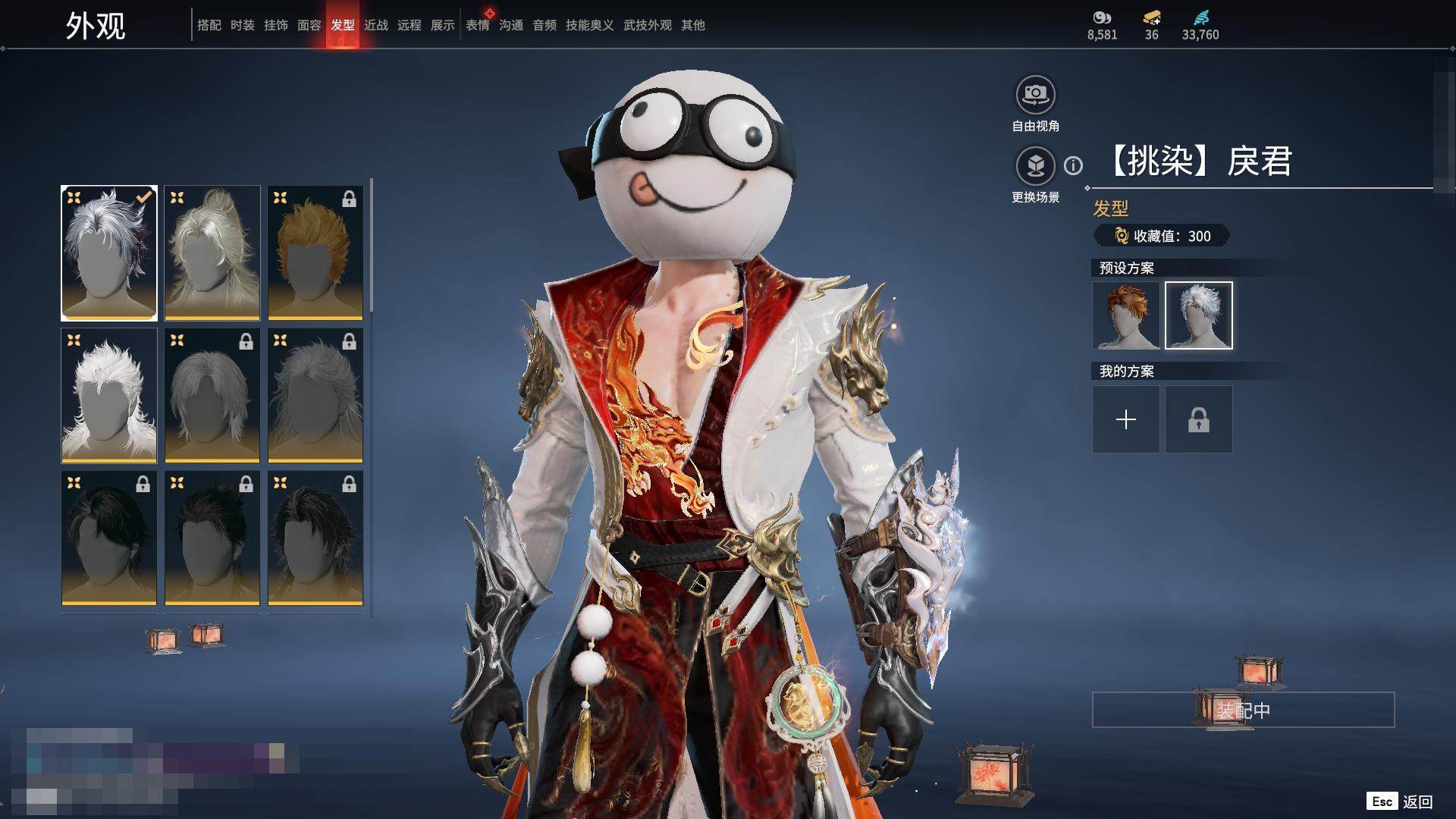Select the 挂饰 tab
This screenshot has height=819, width=1456.
pos(275,25)
